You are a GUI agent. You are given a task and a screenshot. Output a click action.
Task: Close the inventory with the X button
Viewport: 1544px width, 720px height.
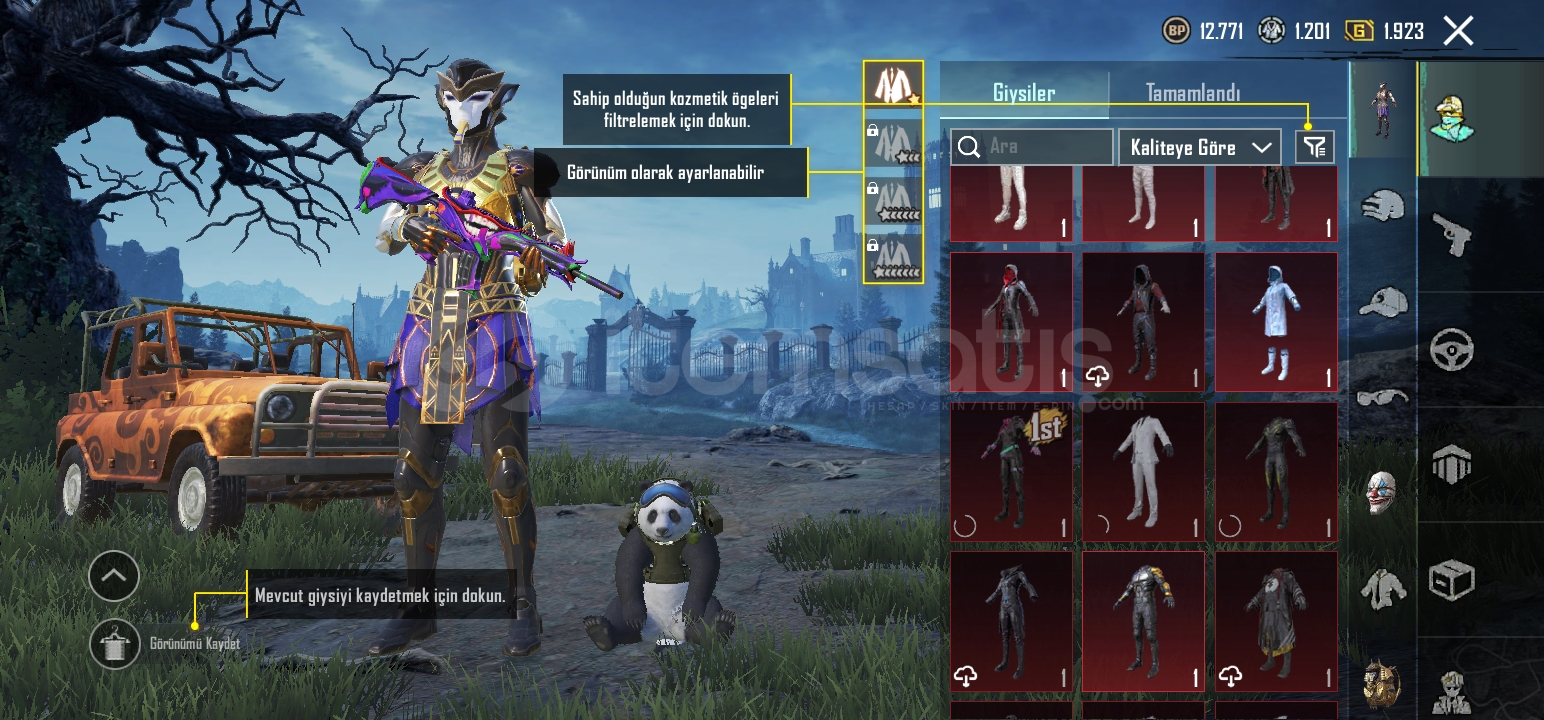pyautogui.click(x=1458, y=31)
